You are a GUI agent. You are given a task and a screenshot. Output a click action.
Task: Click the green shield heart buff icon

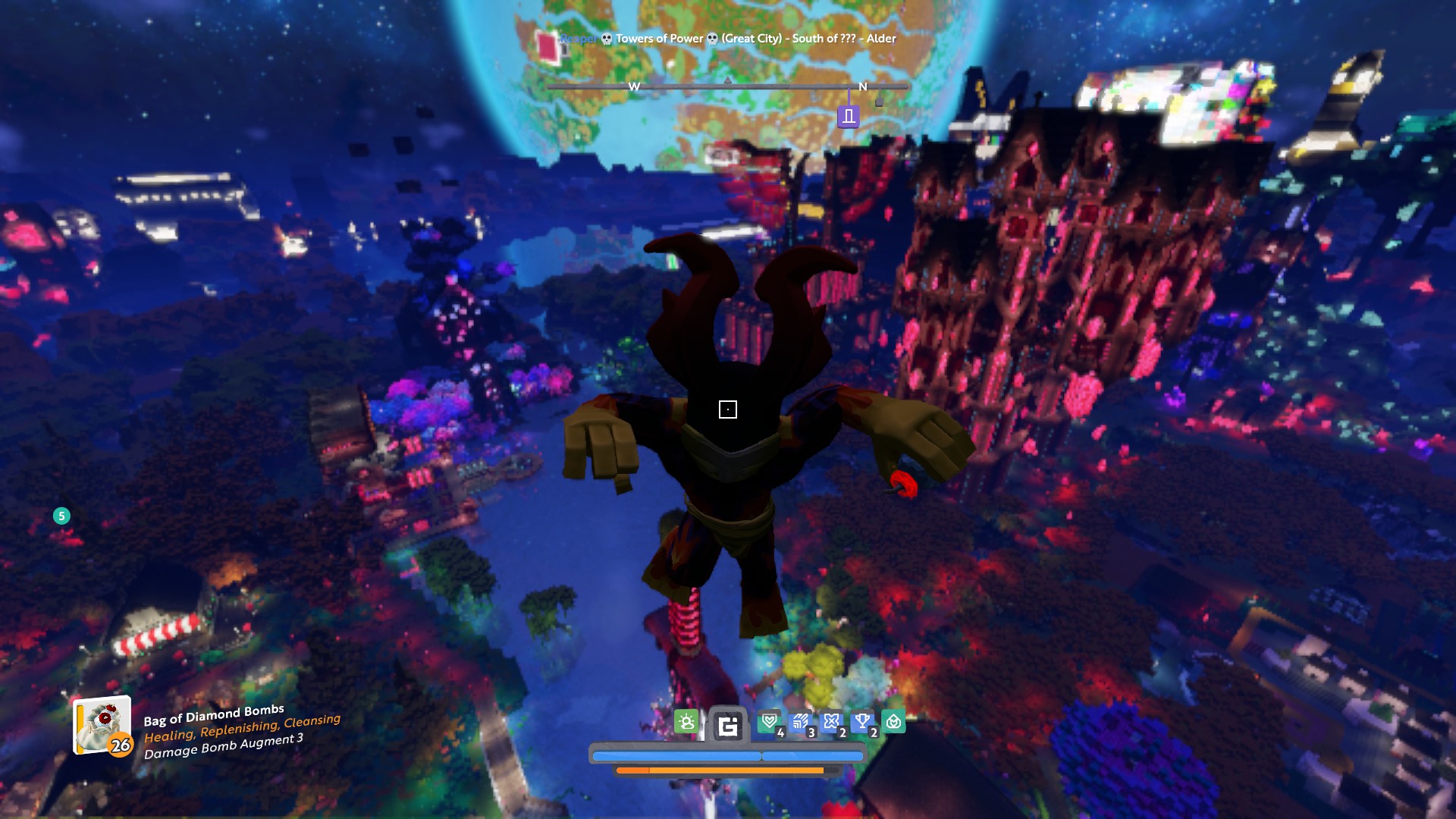tap(770, 722)
